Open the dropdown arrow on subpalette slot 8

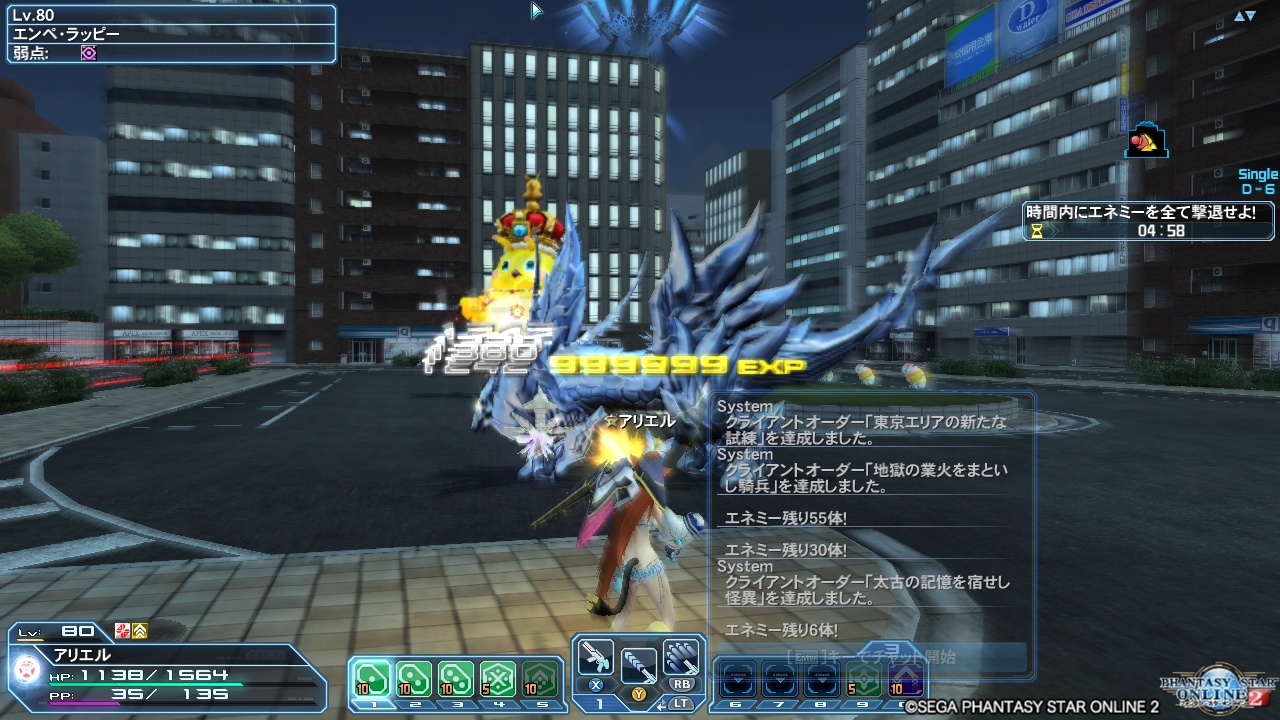(822, 678)
